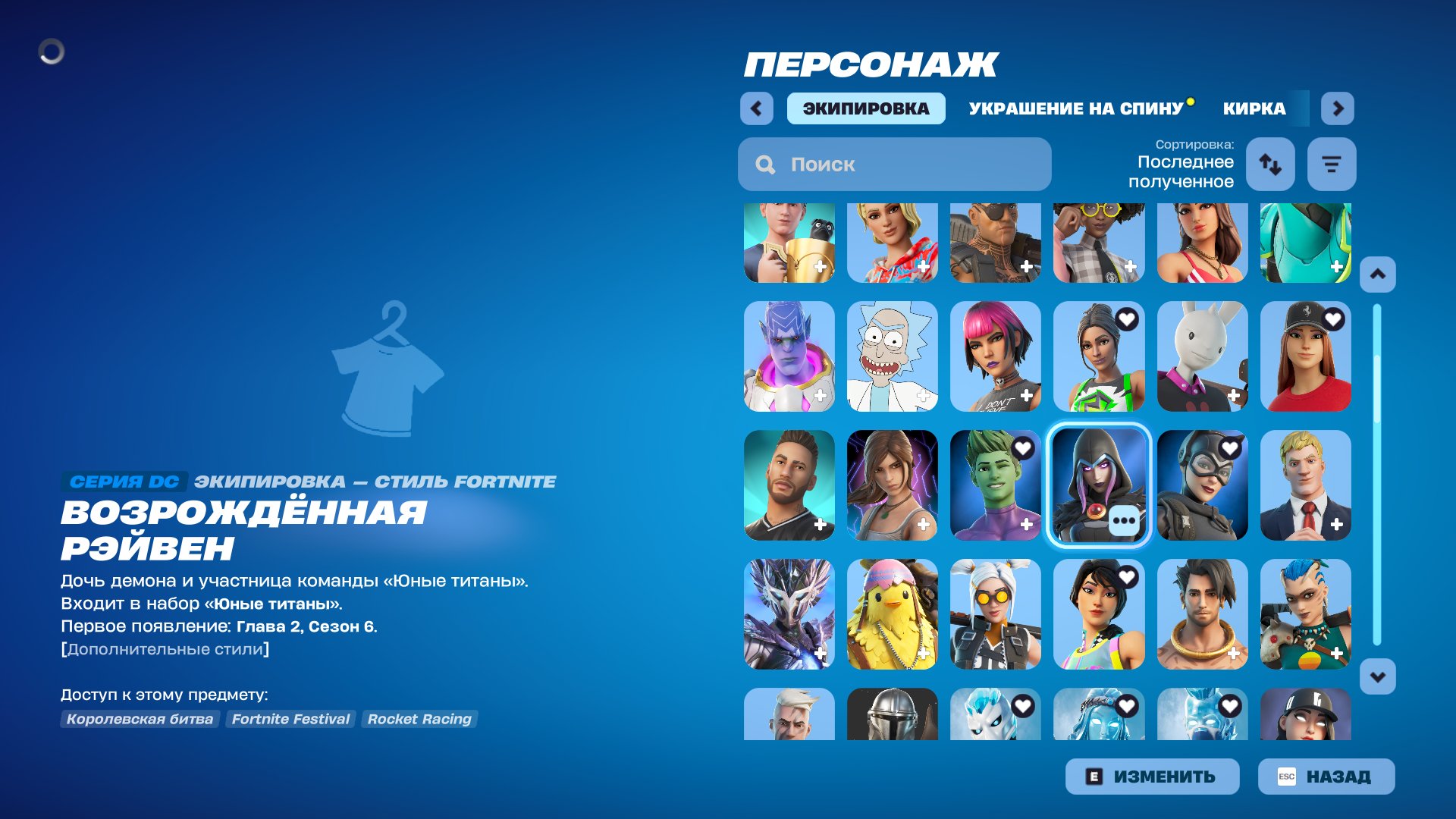This screenshot has height=819, width=1456.
Task: Open the filter icon next to sorting
Action: coord(1331,164)
